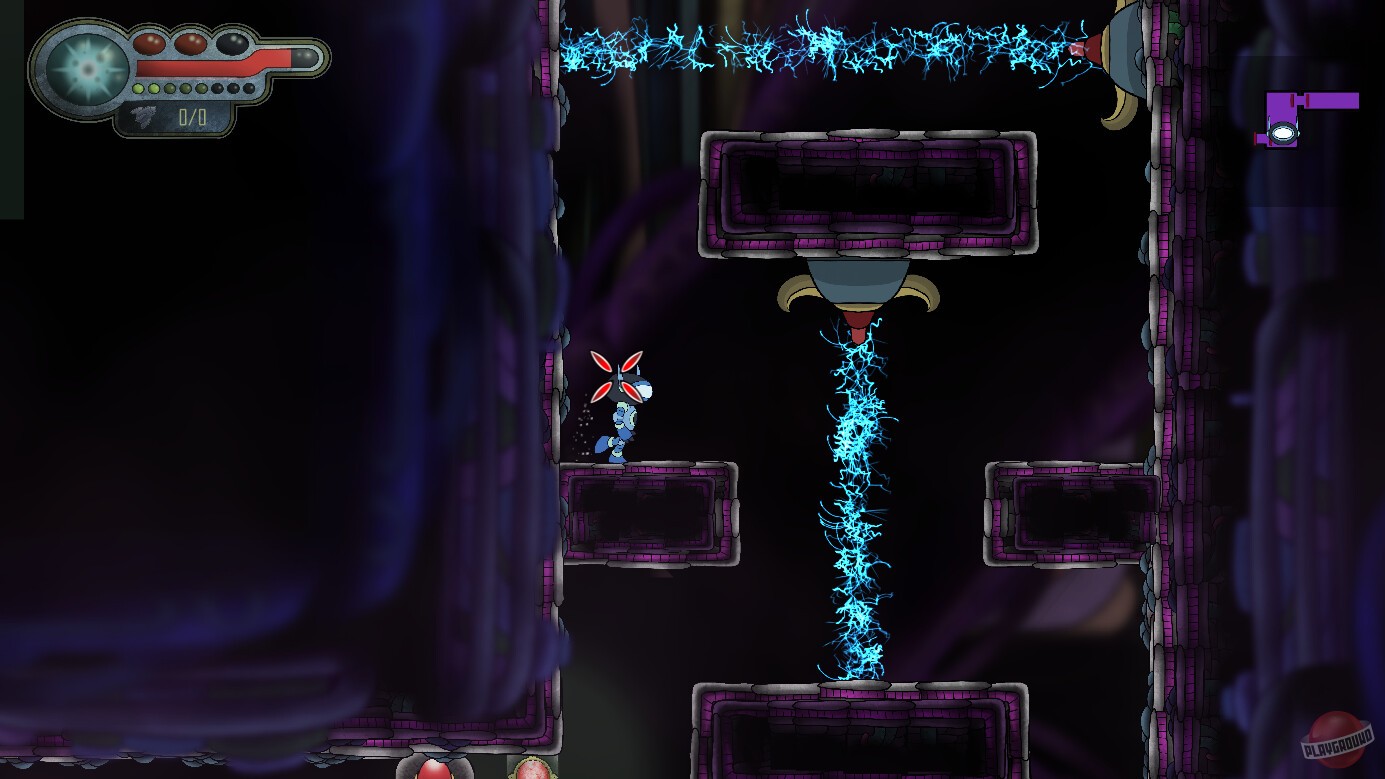Screen dimensions: 1385x779
Task: Click the PLAYGROUND sphere watermark
Action: click(x=1335, y=740)
